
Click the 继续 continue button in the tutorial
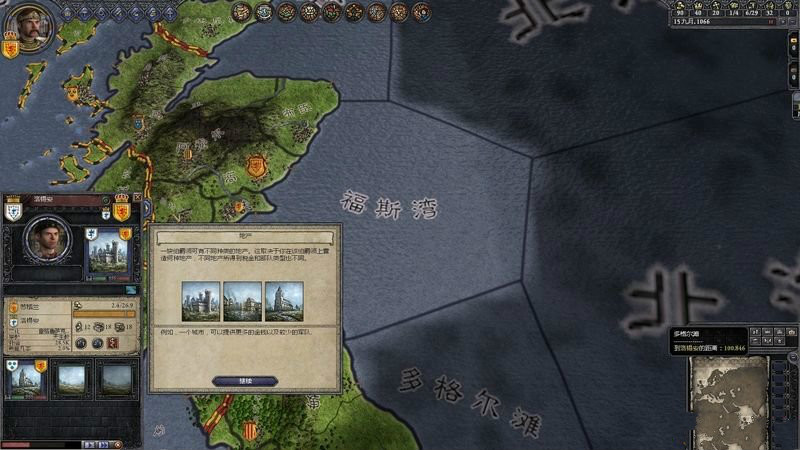click(245, 380)
